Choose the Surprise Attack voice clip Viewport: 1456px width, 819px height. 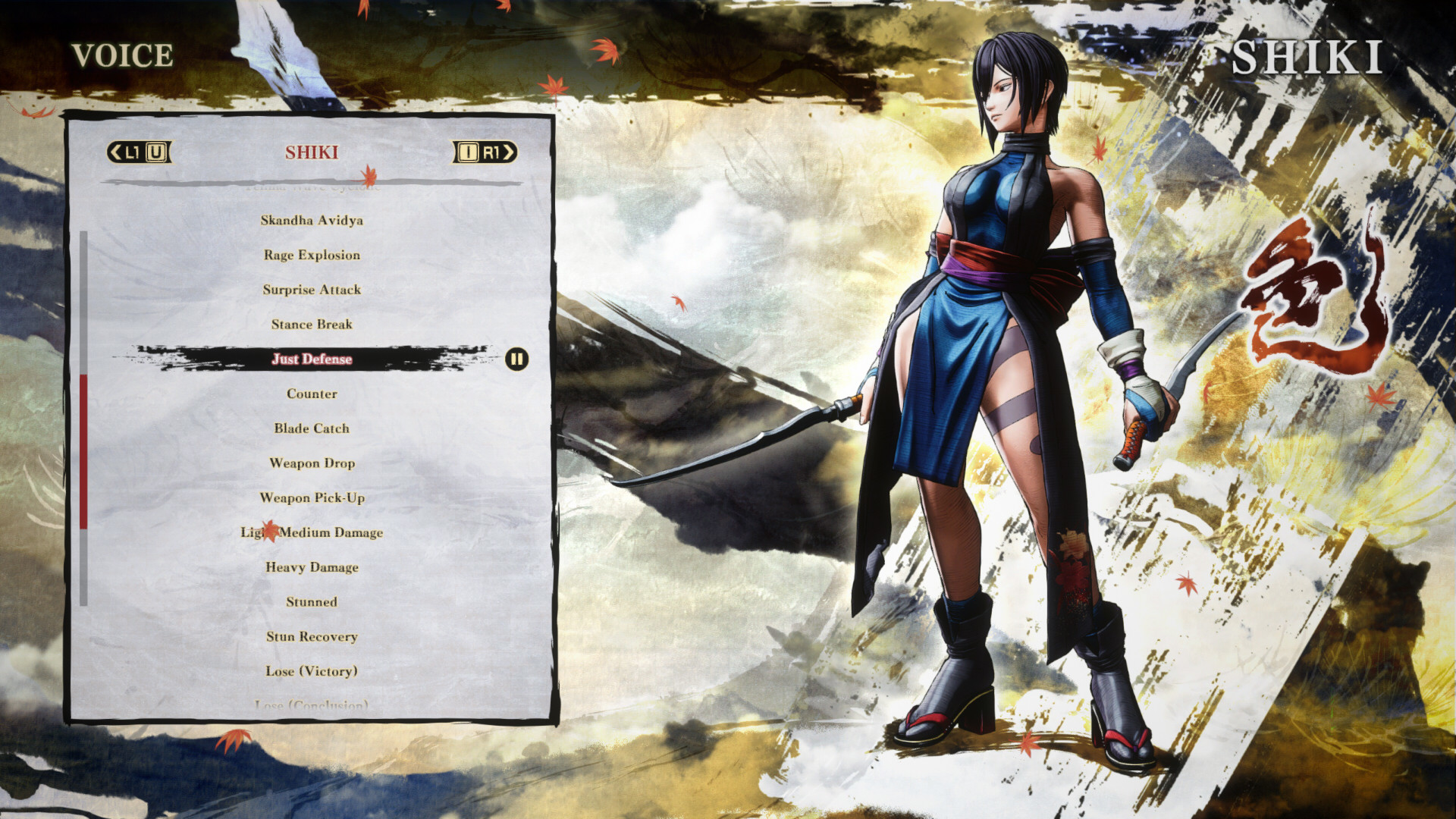311,290
